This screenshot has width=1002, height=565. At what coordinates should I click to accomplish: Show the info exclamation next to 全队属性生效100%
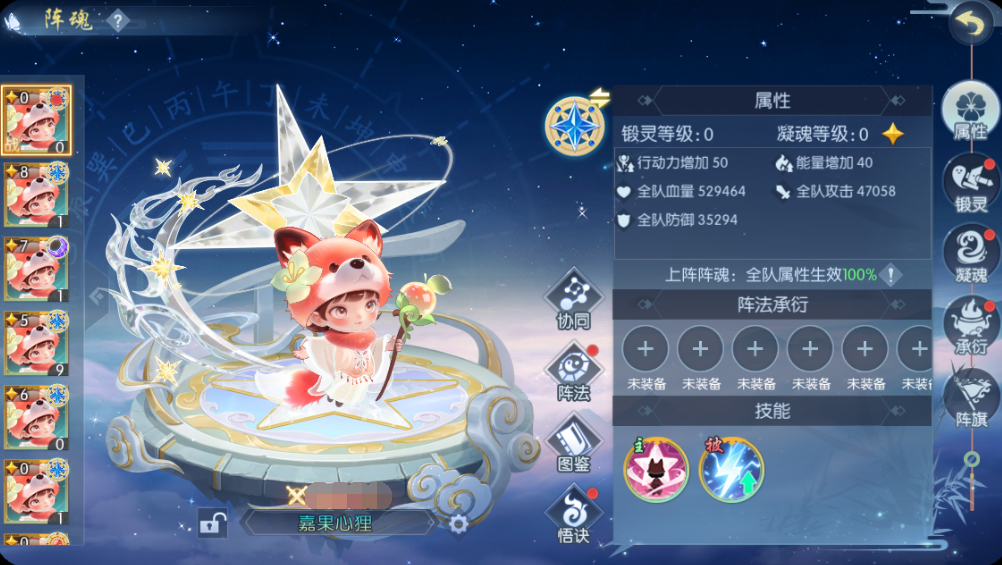890,275
